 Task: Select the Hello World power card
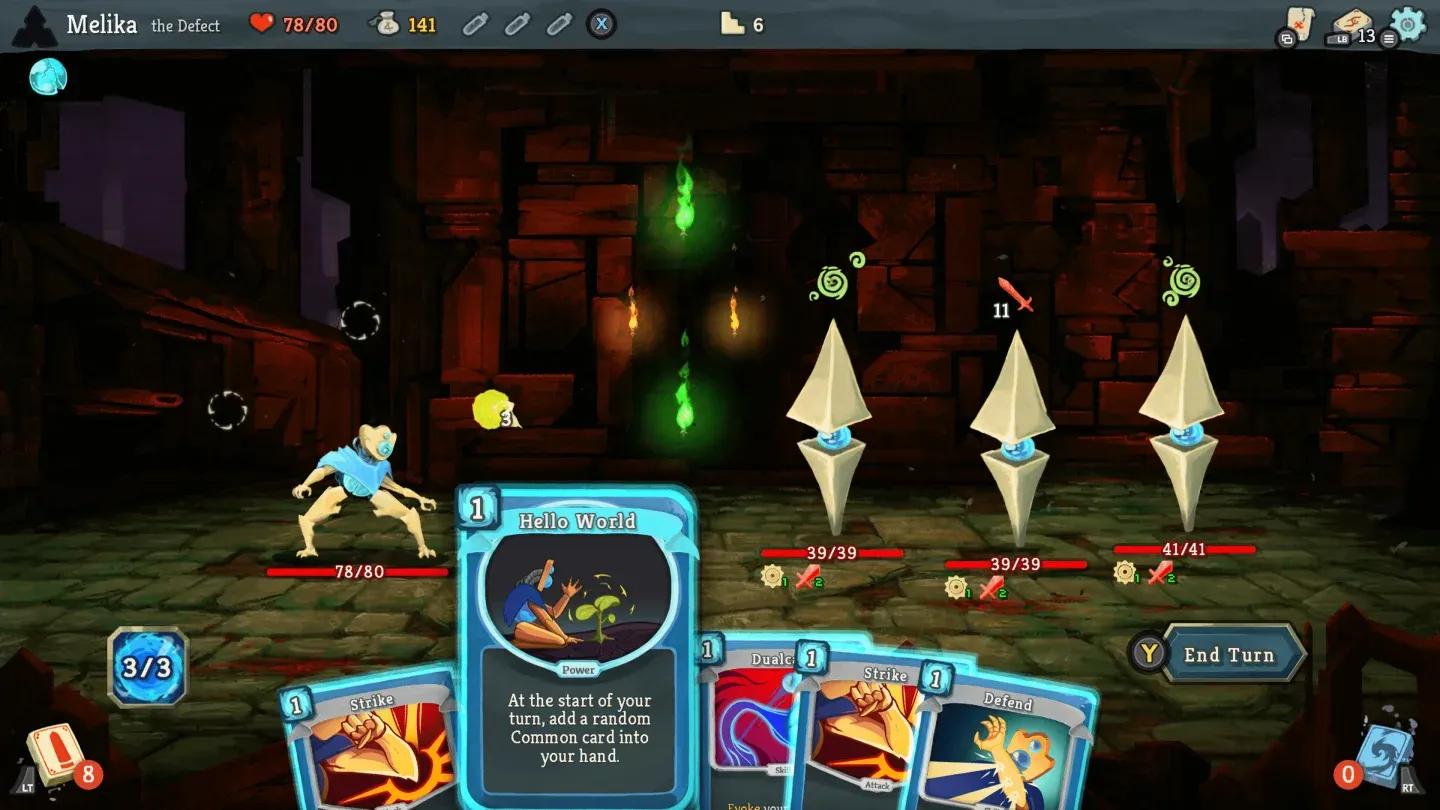[x=578, y=645]
